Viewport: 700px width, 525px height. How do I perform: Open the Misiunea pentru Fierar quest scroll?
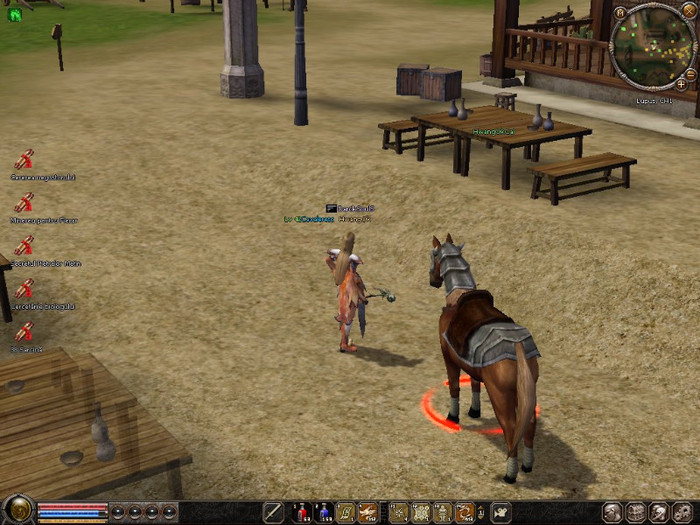click(24, 202)
